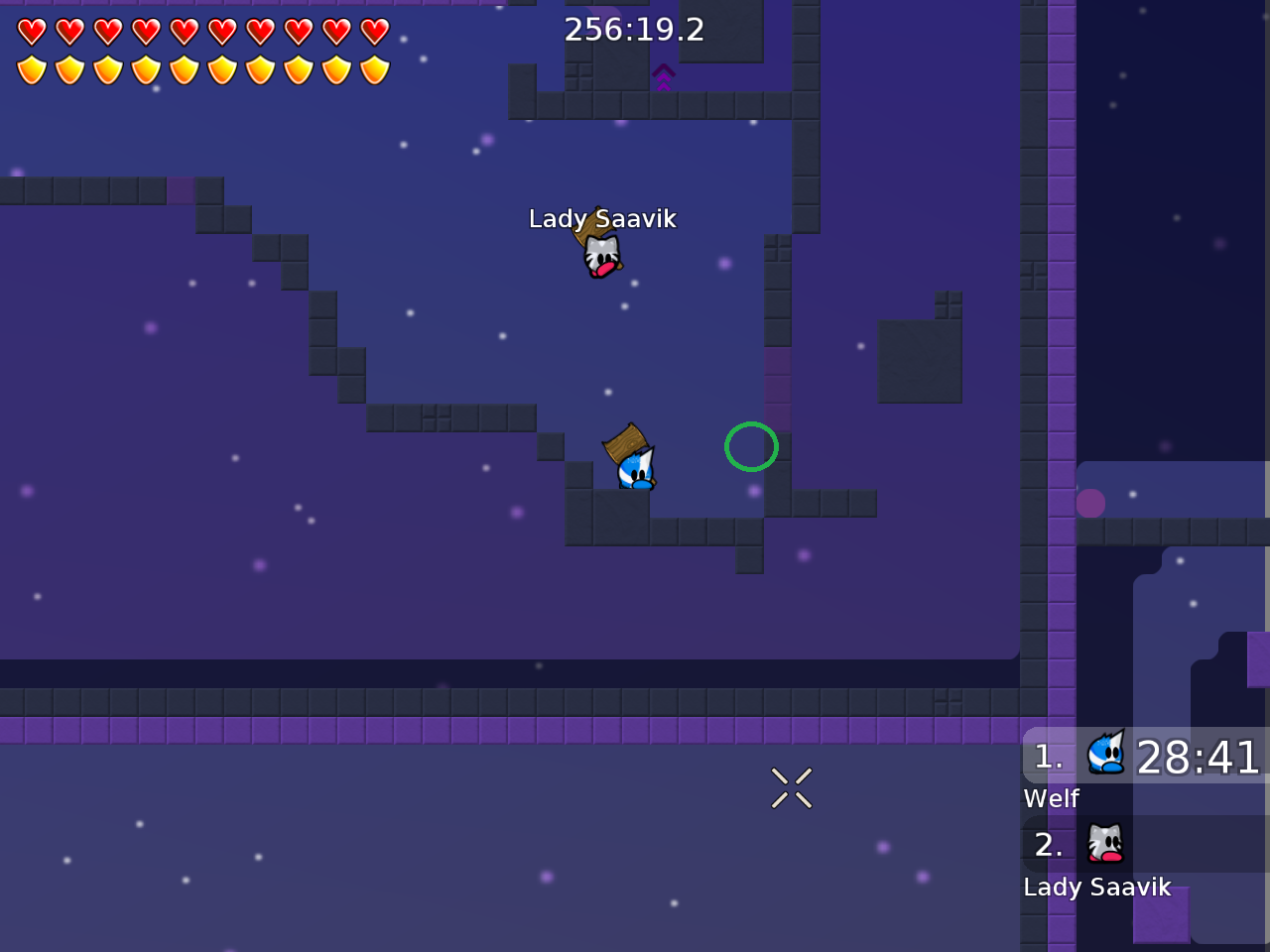Click the Lady Saavik nameplate above the character
1270x952 pixels.
(603, 219)
